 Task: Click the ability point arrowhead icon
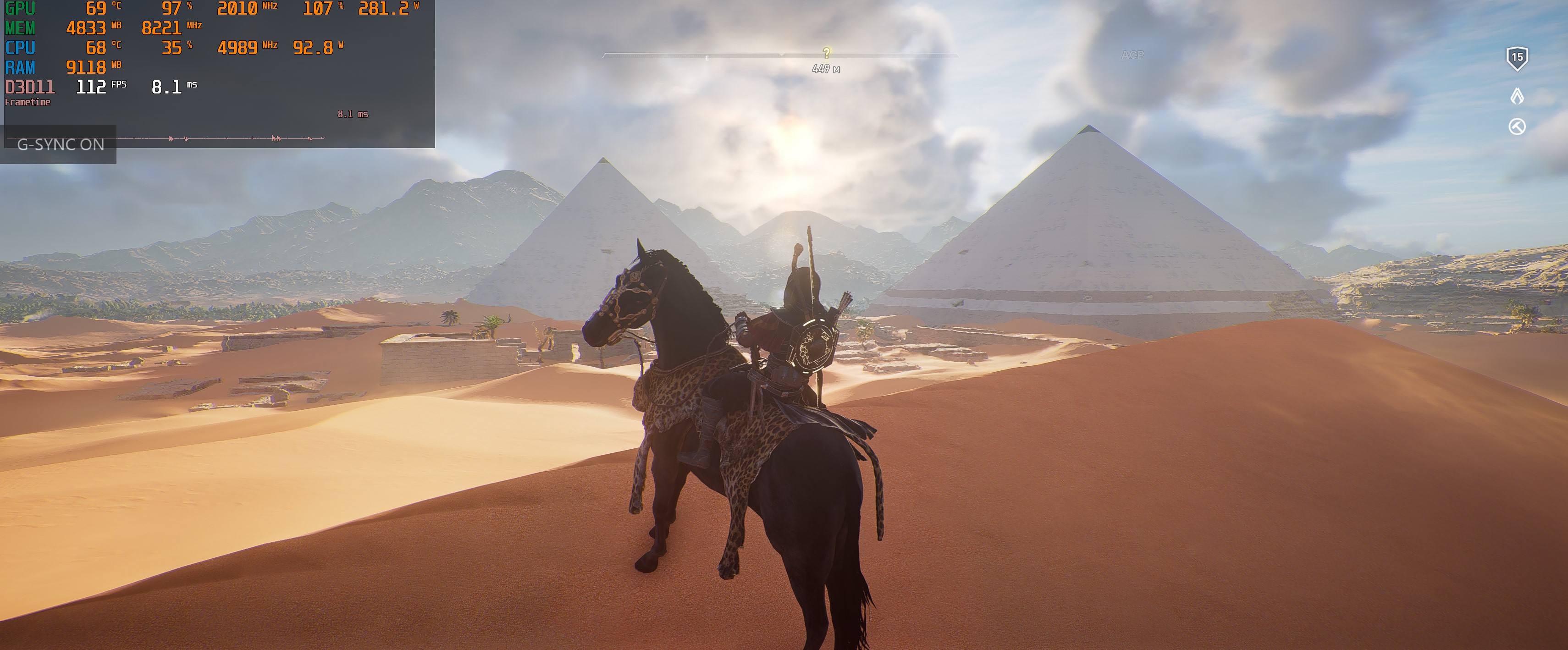click(1517, 95)
